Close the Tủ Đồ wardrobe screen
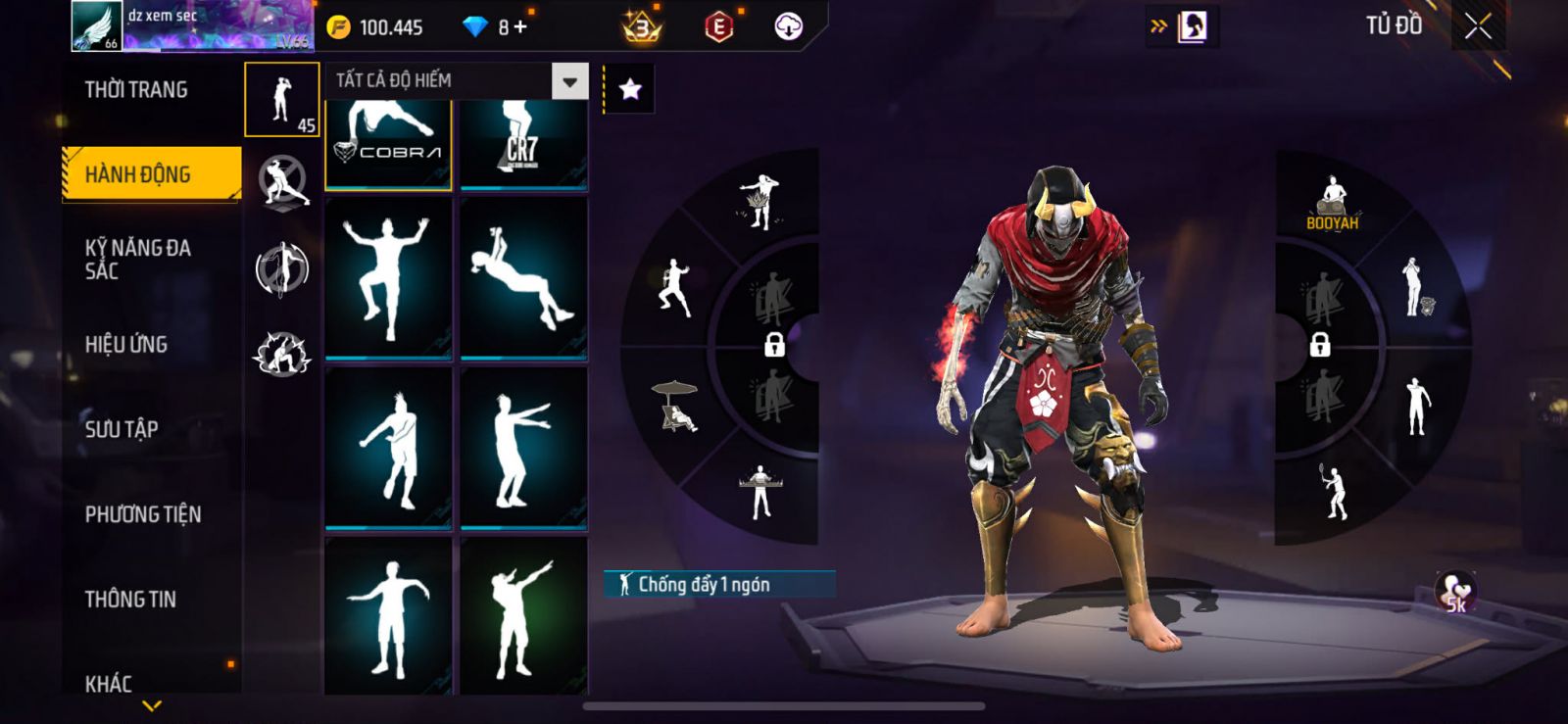The width and height of the screenshot is (1568, 724). (x=1478, y=26)
